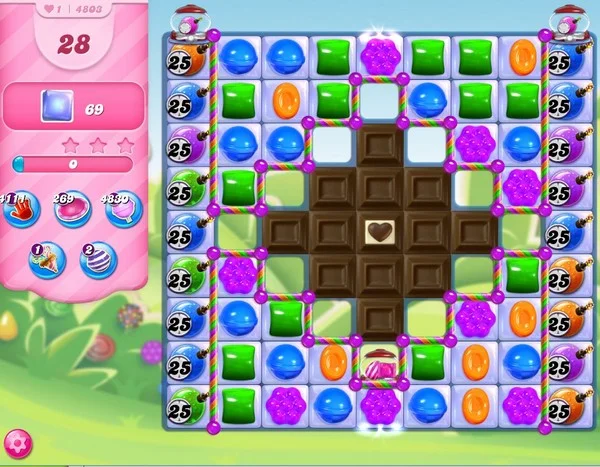Screen dimensions: 600x467
Task: Open the settings gear button
Action: 17,443
